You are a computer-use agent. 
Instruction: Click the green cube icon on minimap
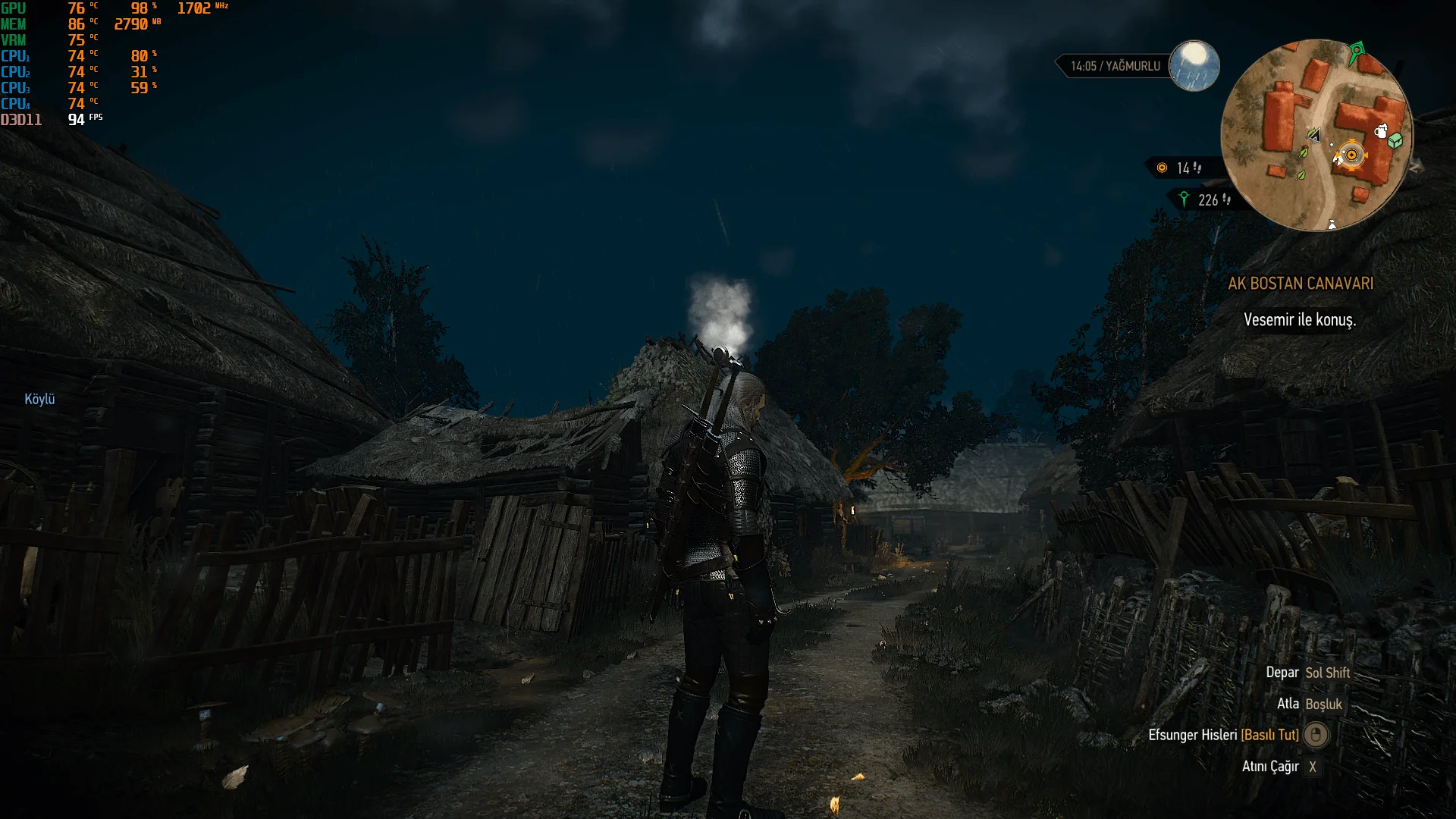click(1395, 140)
